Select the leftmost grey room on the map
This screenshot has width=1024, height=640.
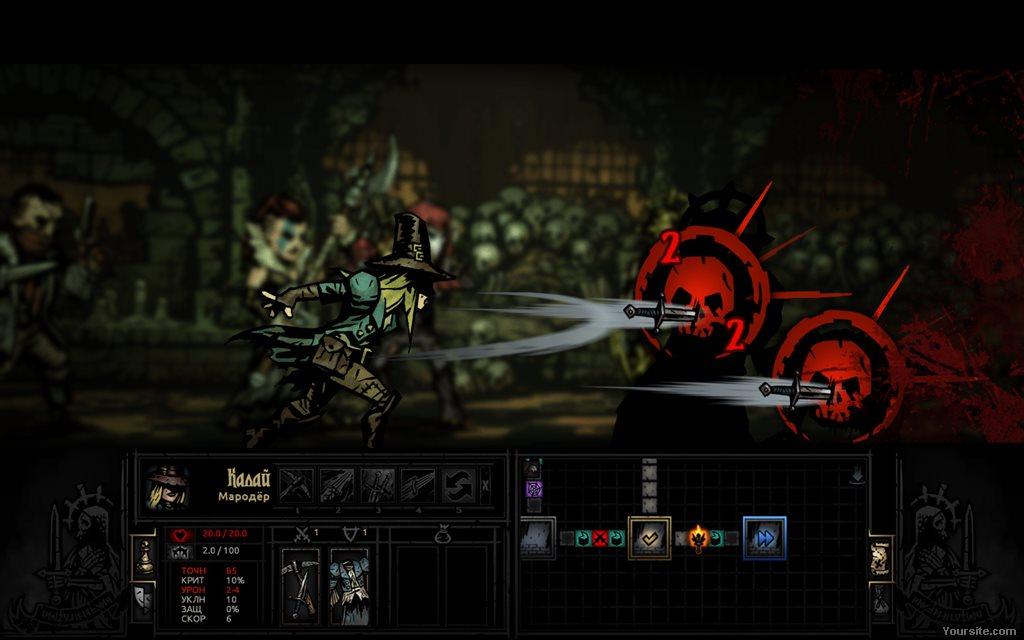coord(537,538)
